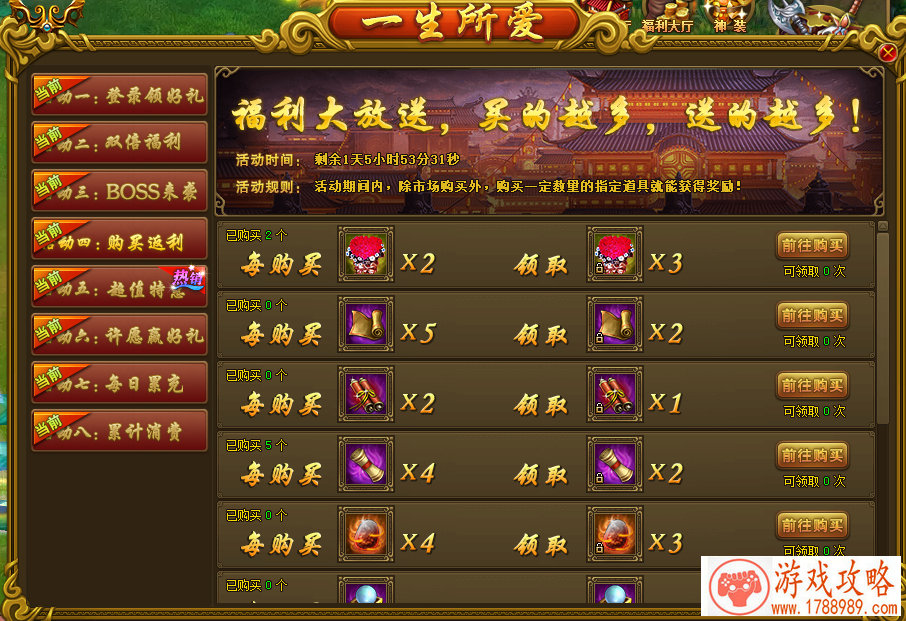
Task: Select the rose basket reward icon beside x3
Action: point(614,254)
